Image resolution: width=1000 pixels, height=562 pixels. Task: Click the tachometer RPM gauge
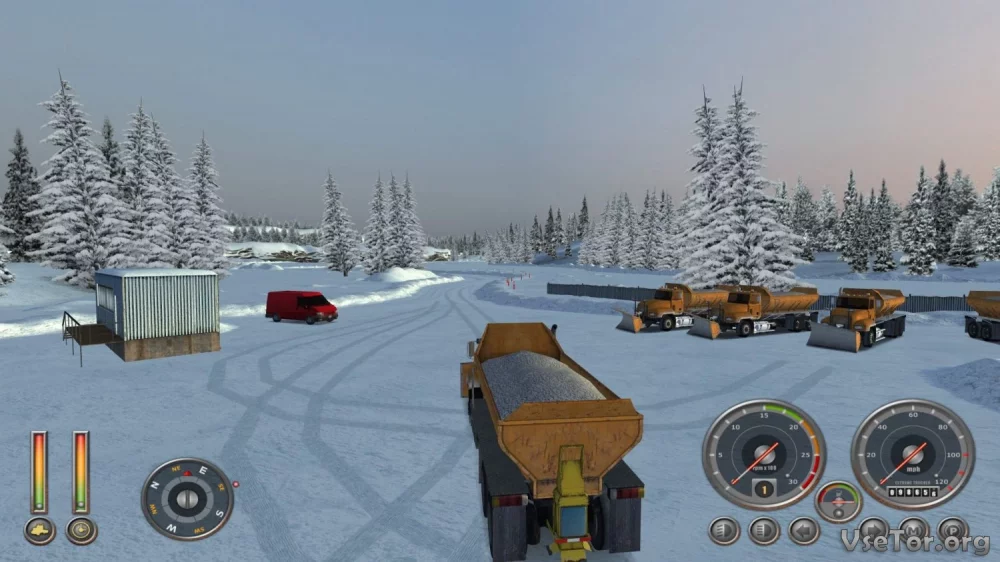[764, 454]
